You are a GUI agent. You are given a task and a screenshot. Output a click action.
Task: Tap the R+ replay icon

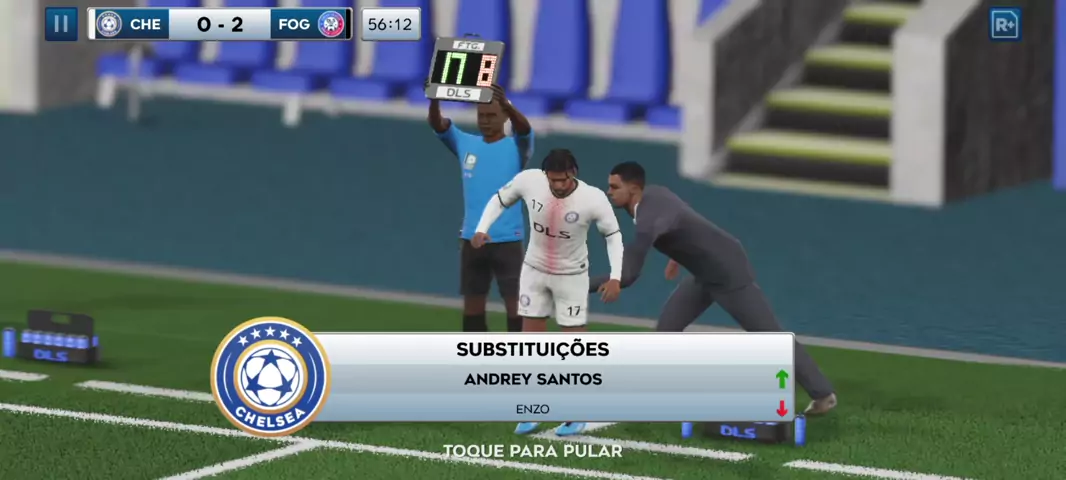1005,24
